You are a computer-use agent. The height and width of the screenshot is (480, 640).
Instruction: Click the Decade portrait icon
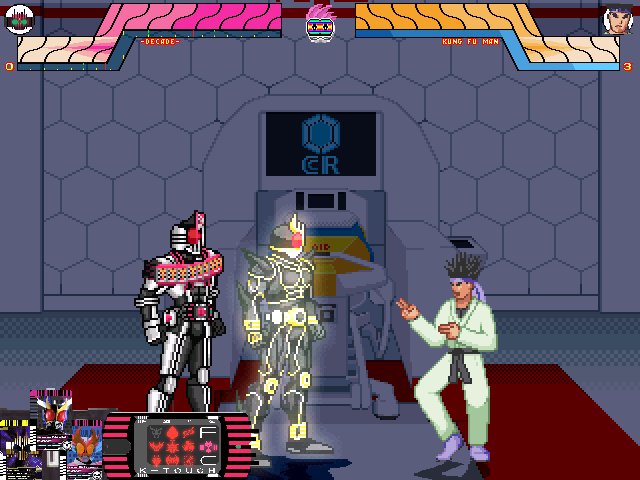point(20,18)
